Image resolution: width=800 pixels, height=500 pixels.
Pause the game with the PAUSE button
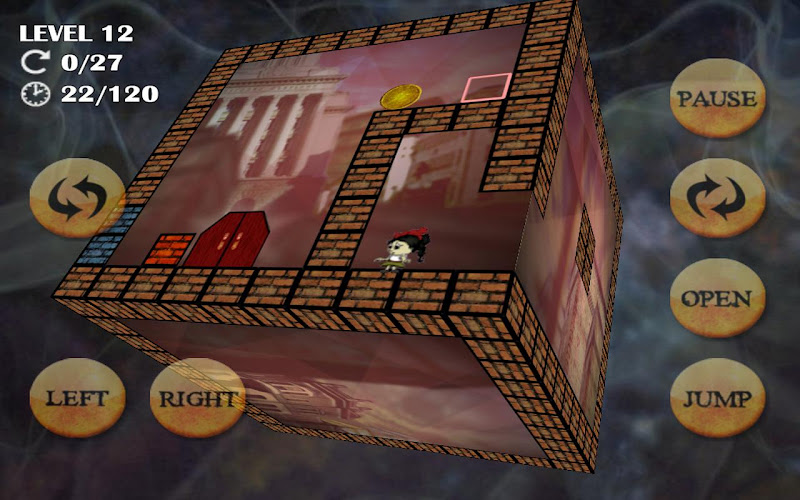coord(716,99)
